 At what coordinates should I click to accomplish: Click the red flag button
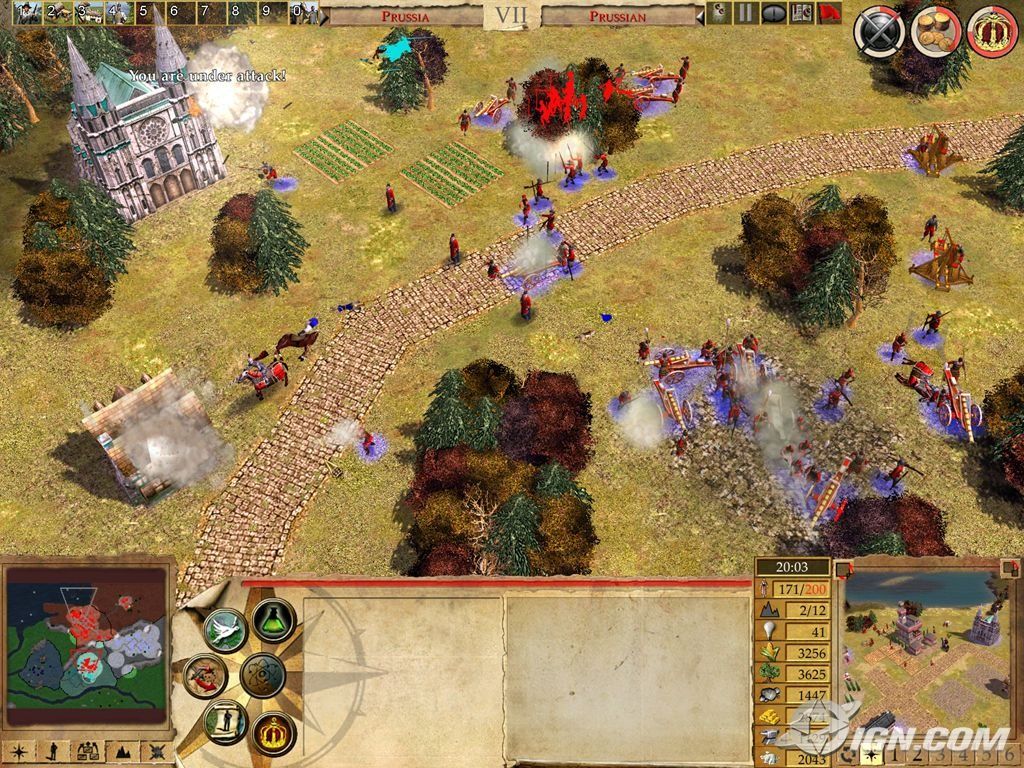[x=829, y=13]
